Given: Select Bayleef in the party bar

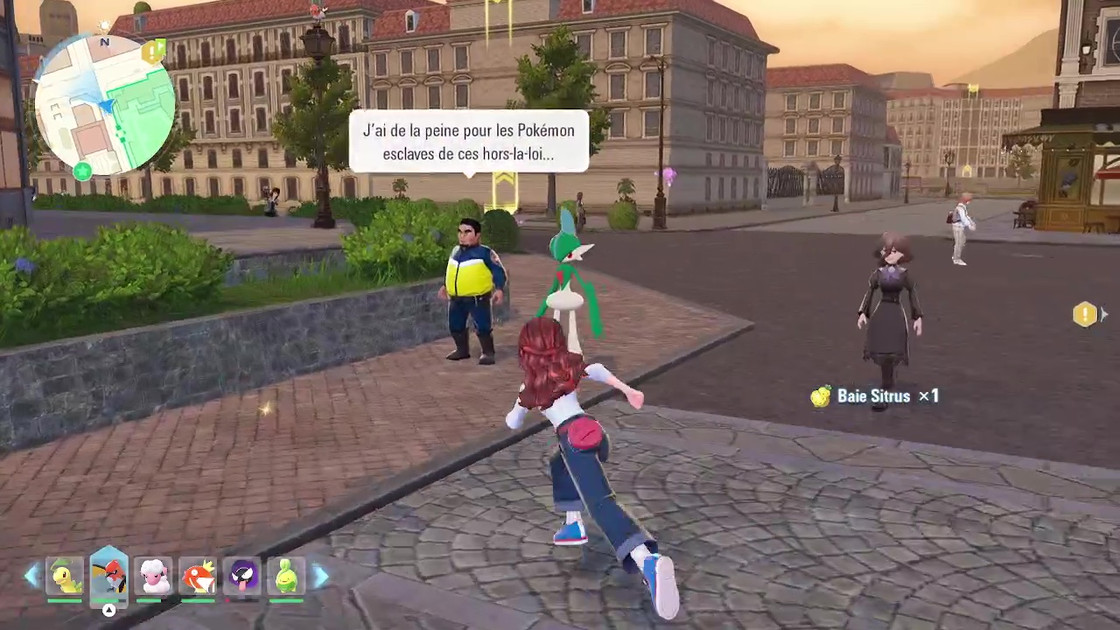Looking at the screenshot, I should click(x=65, y=576).
